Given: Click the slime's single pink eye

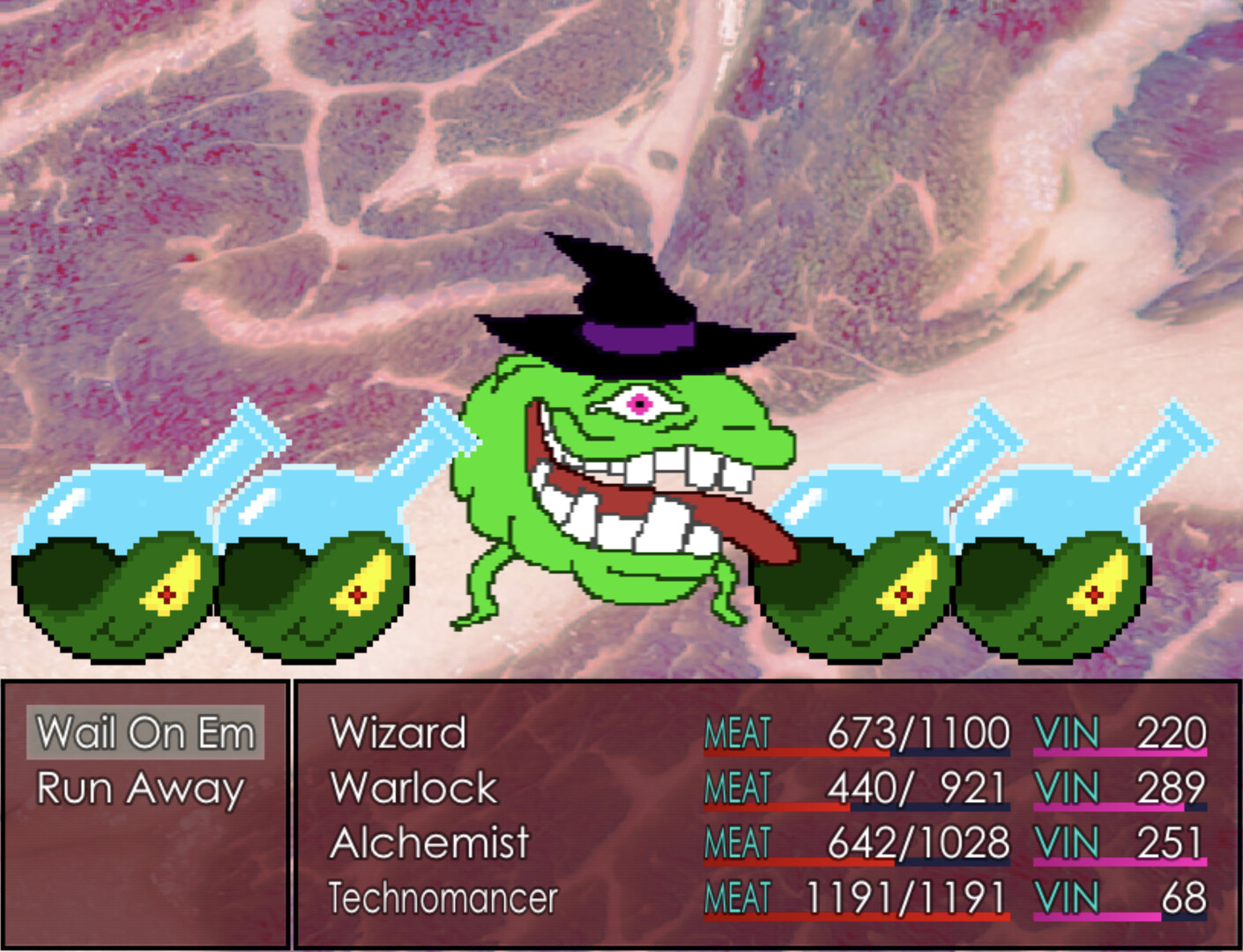Looking at the screenshot, I should point(642,405).
